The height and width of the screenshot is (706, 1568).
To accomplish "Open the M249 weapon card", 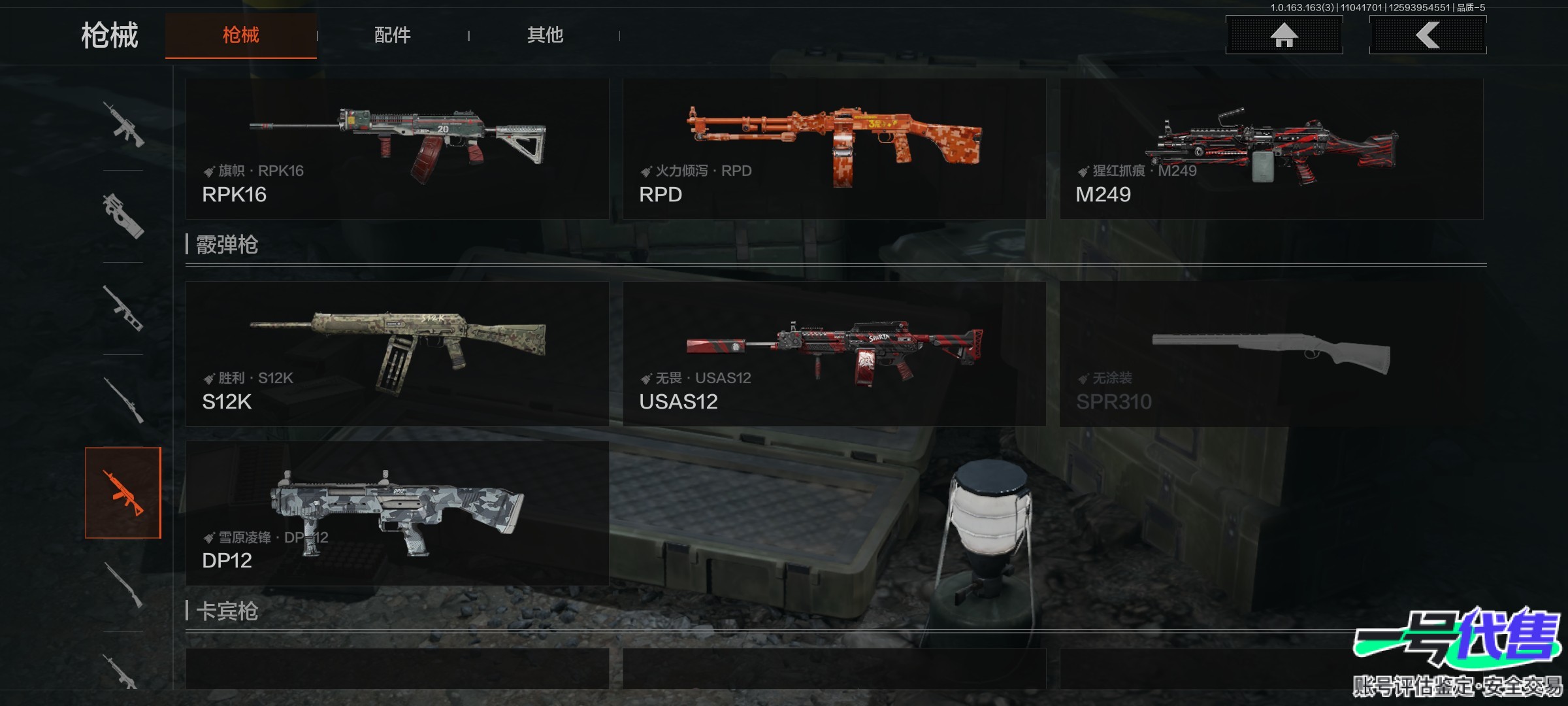I will point(1271,149).
